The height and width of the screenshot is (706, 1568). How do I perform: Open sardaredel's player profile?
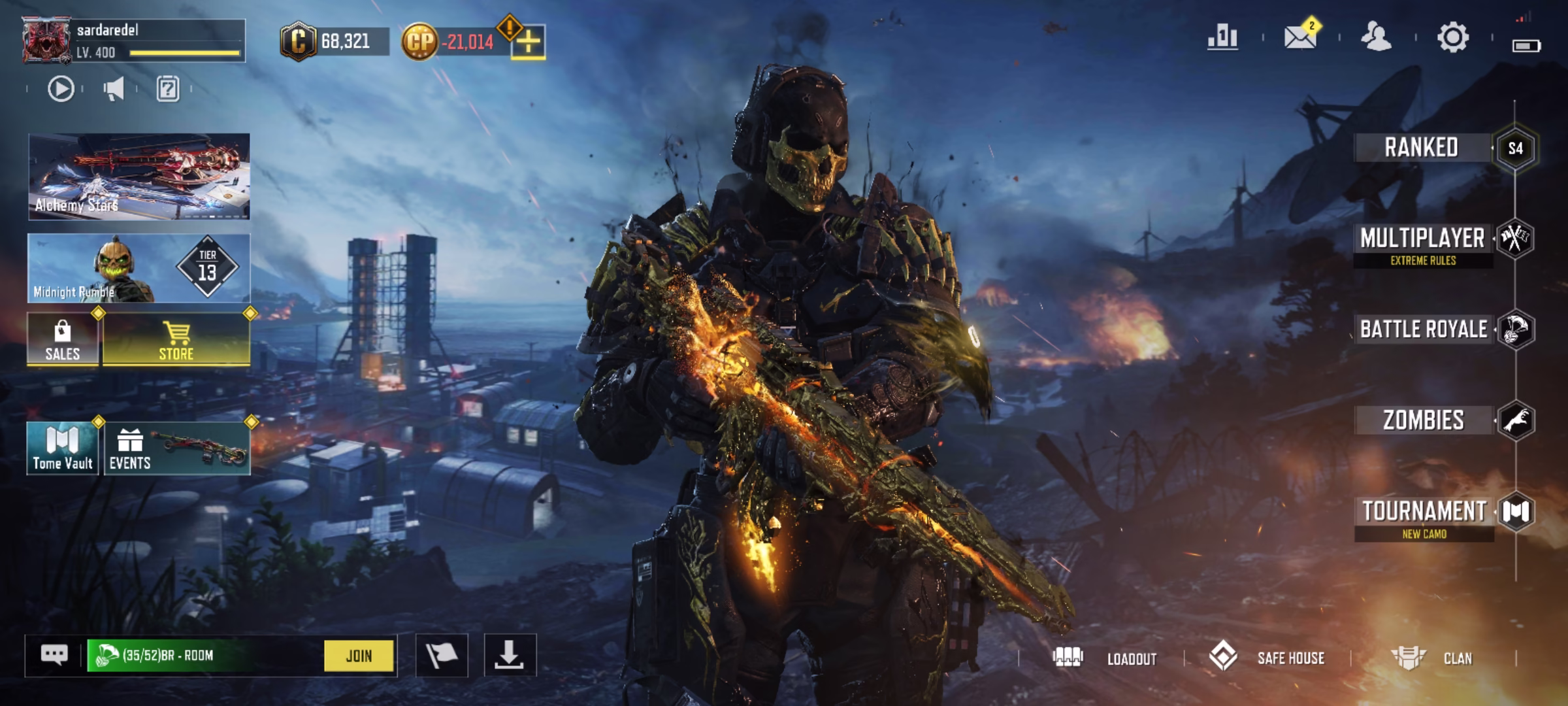coord(47,41)
